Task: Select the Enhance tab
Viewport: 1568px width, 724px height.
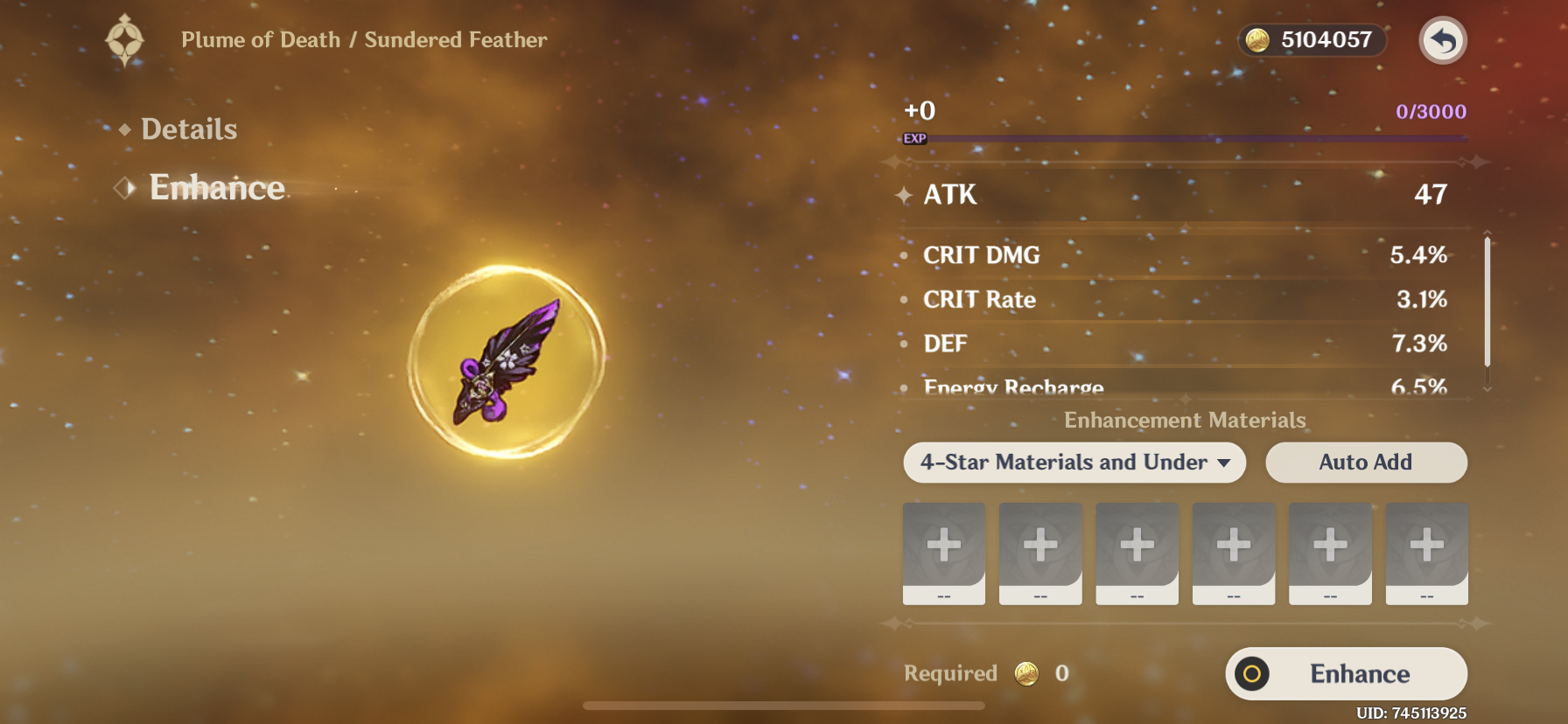Action: coord(216,188)
